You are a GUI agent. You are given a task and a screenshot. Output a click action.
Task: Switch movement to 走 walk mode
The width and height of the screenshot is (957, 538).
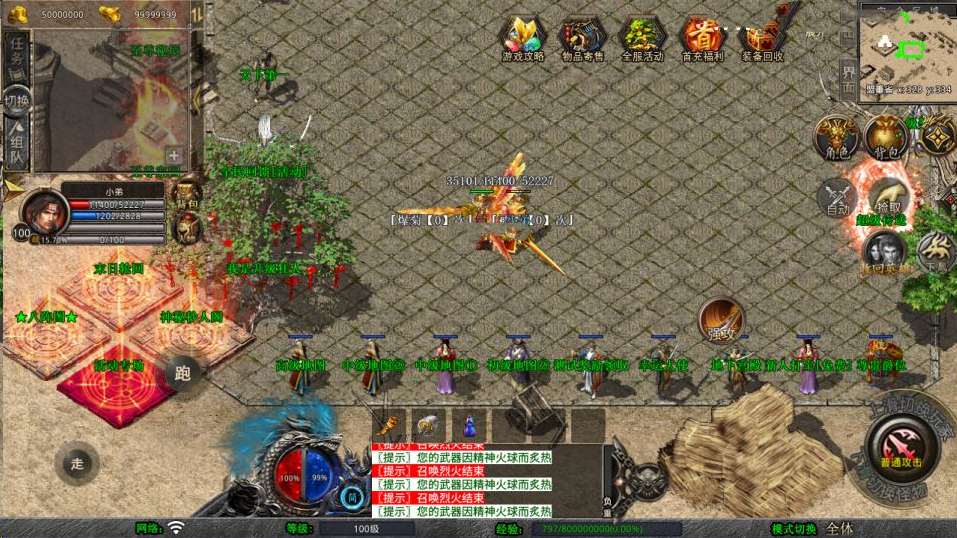[x=77, y=463]
